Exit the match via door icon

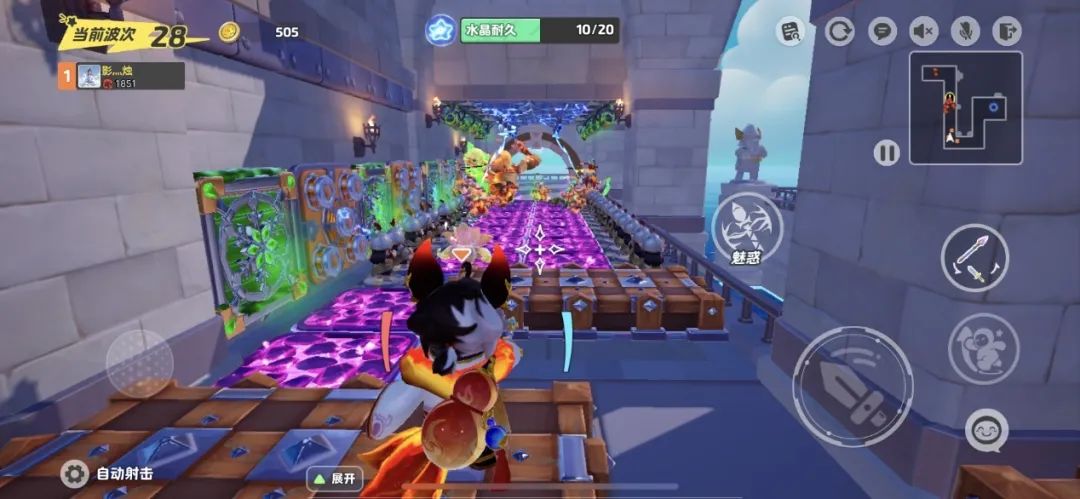[1006, 31]
